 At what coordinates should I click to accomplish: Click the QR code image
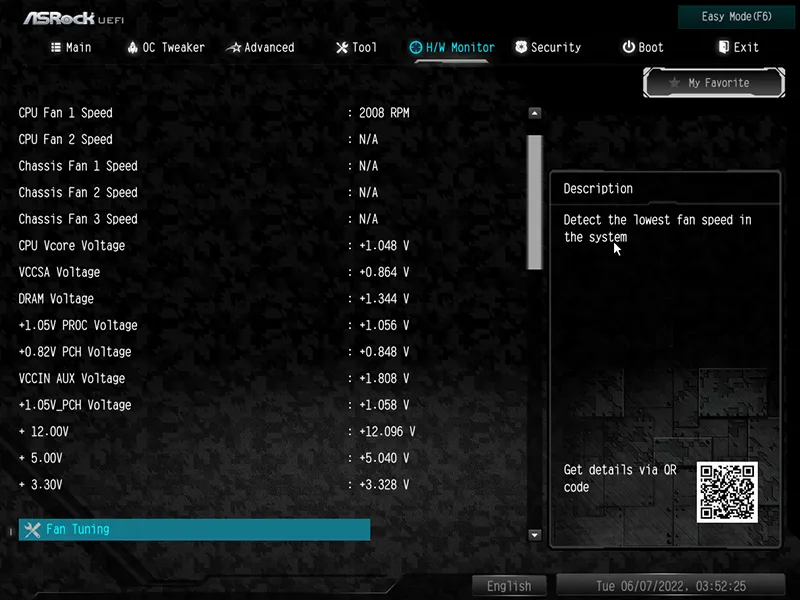click(x=727, y=492)
